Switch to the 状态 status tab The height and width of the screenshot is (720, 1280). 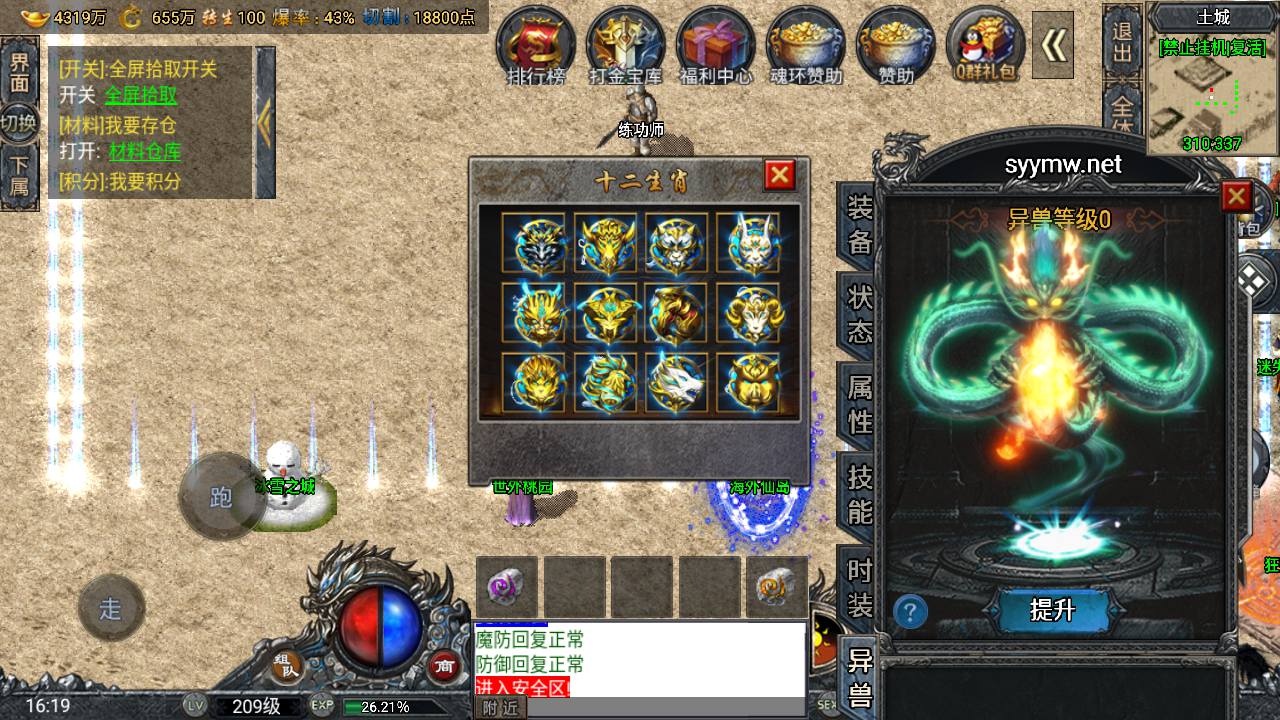tap(860, 313)
